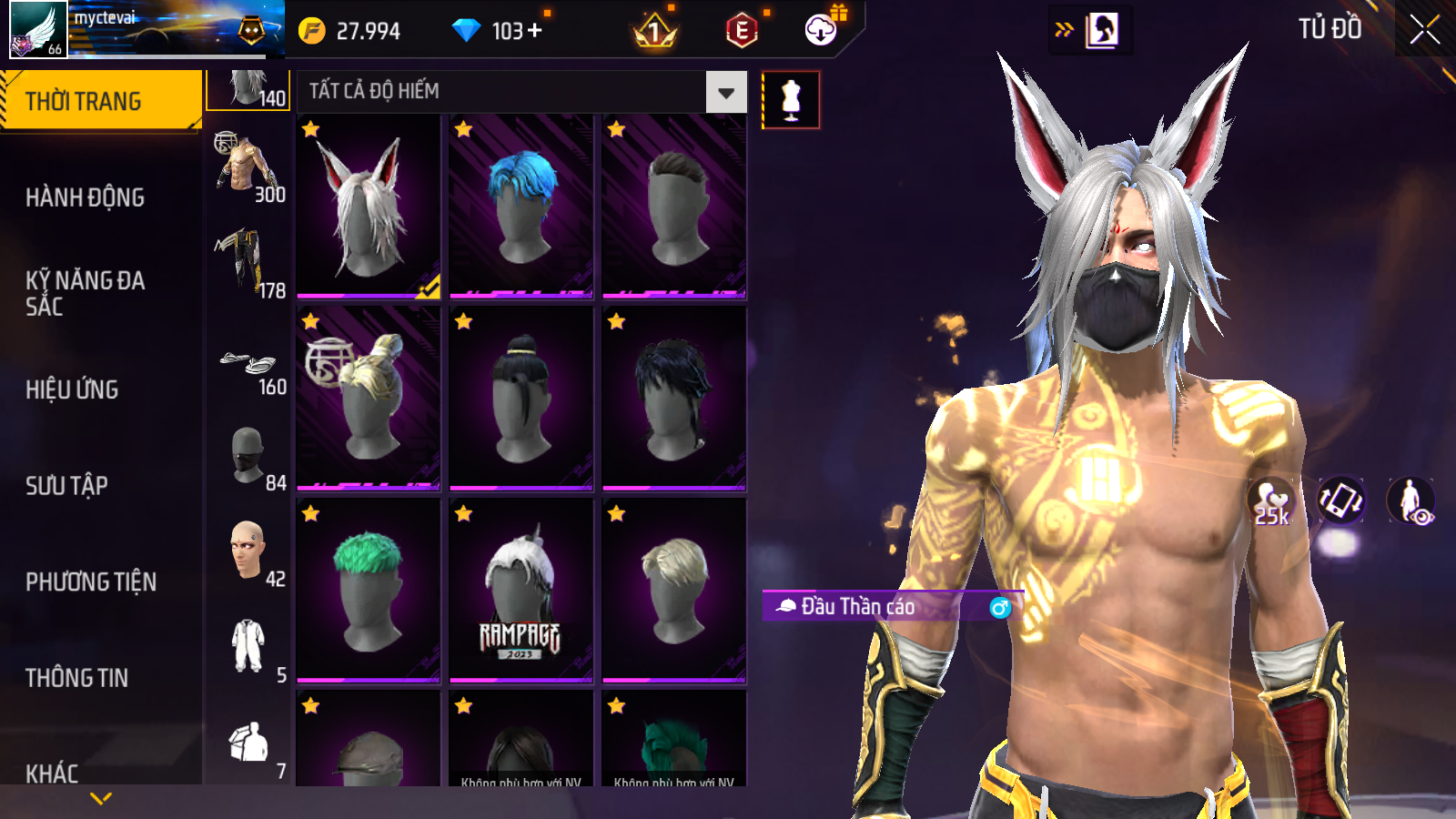Click the mannequin outfit preview button
The image size is (1456, 819).
[x=791, y=99]
